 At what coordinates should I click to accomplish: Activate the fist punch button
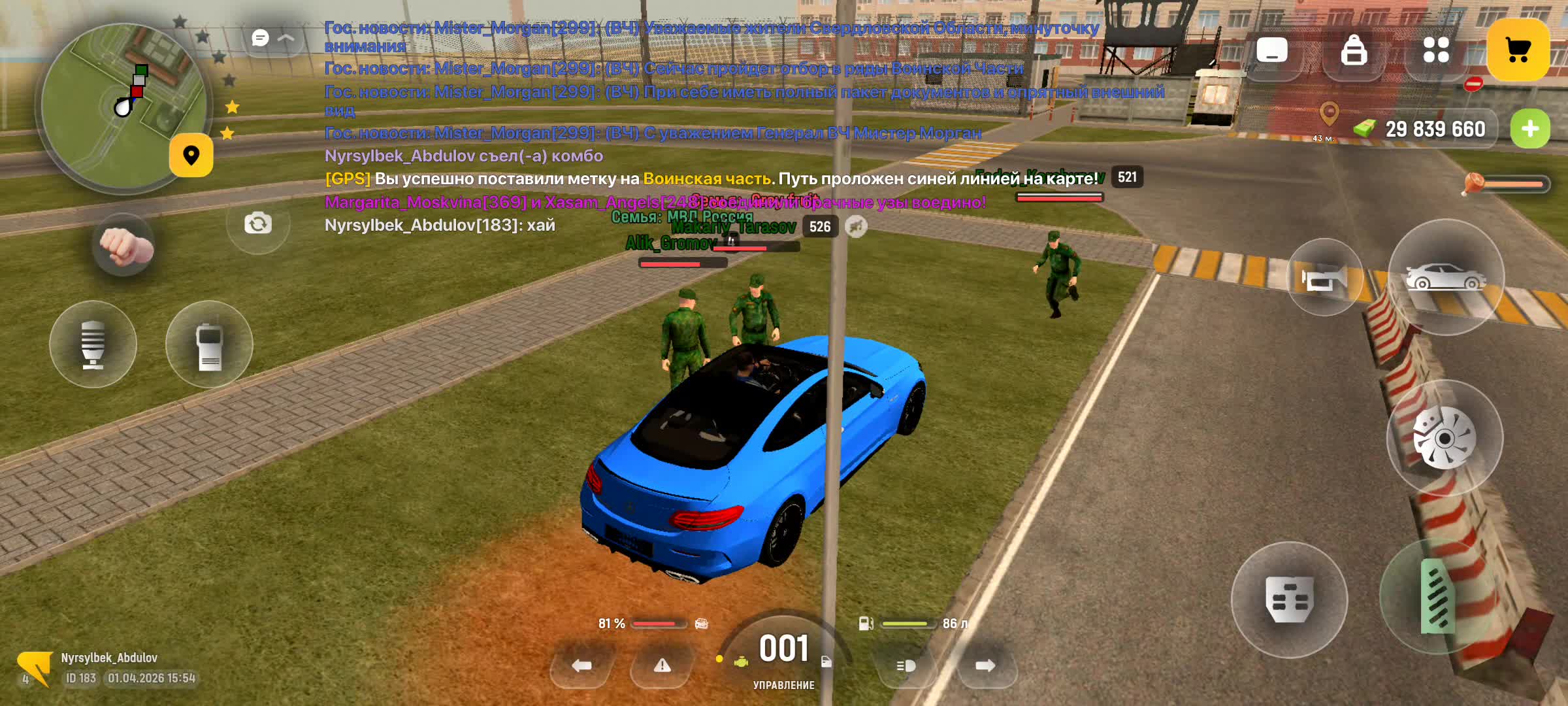point(123,246)
